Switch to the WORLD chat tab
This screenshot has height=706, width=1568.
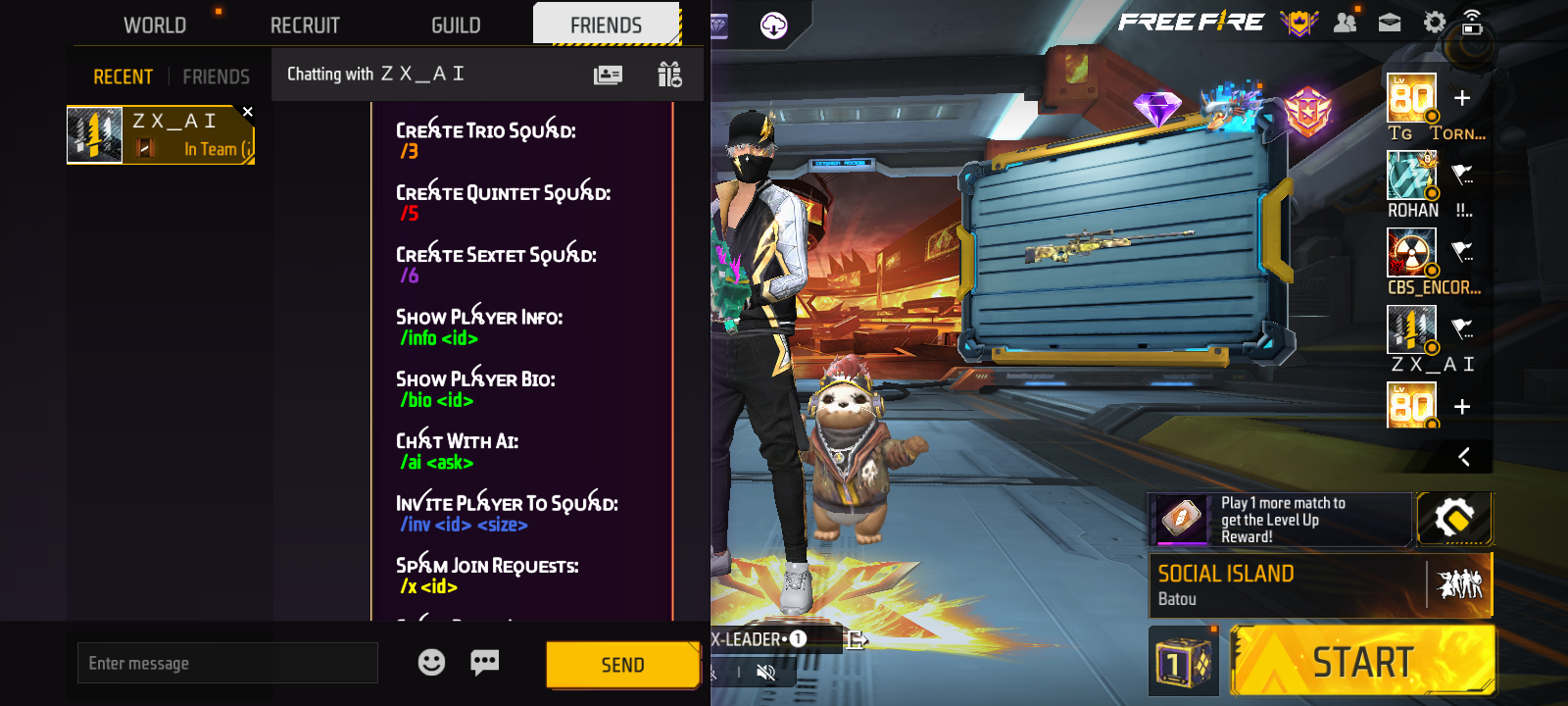(x=155, y=25)
